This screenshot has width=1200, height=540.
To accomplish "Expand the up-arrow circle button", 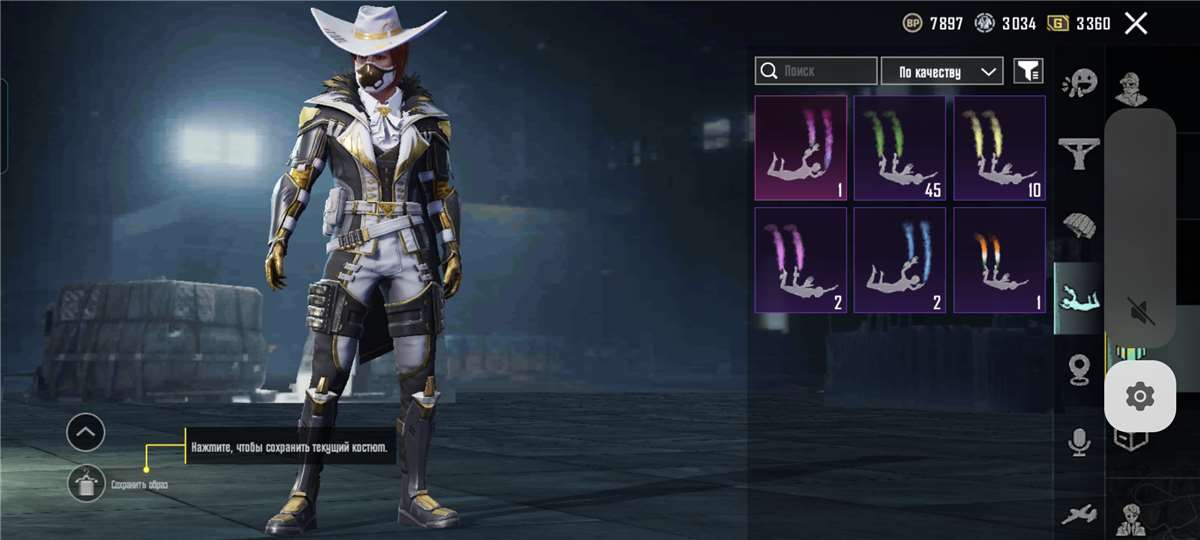I will click(x=86, y=433).
